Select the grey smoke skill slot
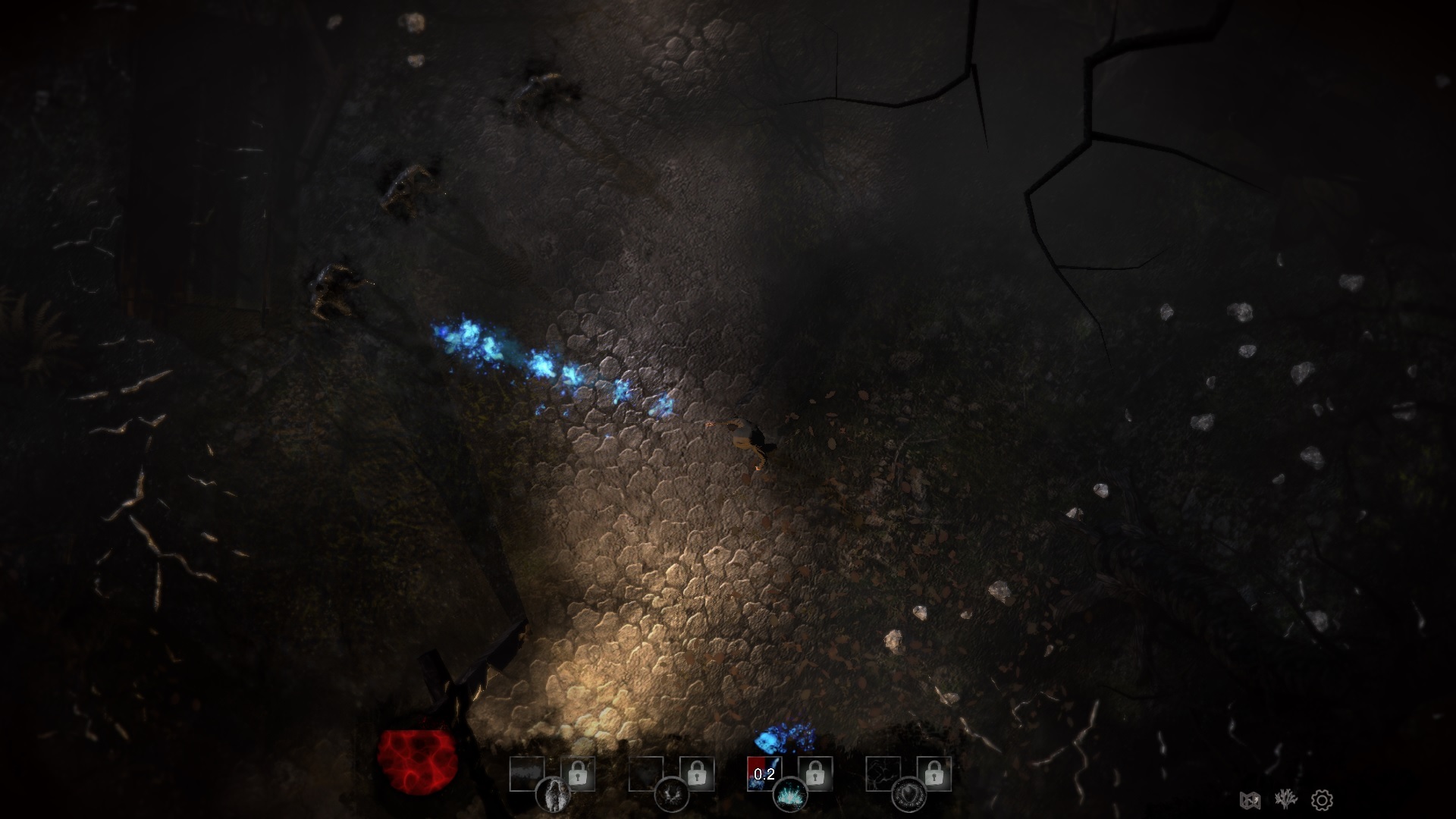The image size is (1456, 819). (527, 773)
